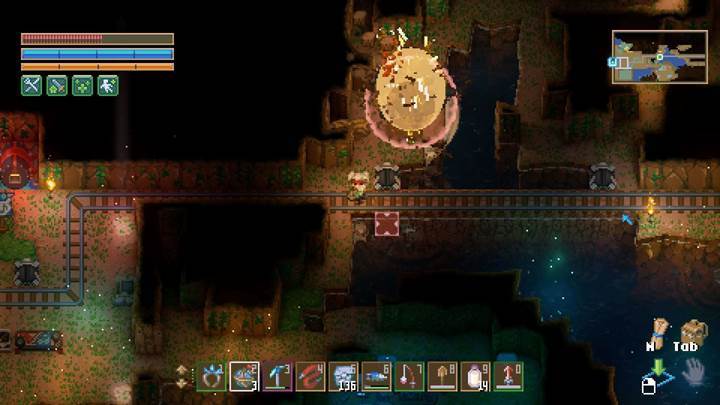Screen dimensions: 720x405
Task: Select the necklace in hotbar slot 1
Action: [212, 376]
